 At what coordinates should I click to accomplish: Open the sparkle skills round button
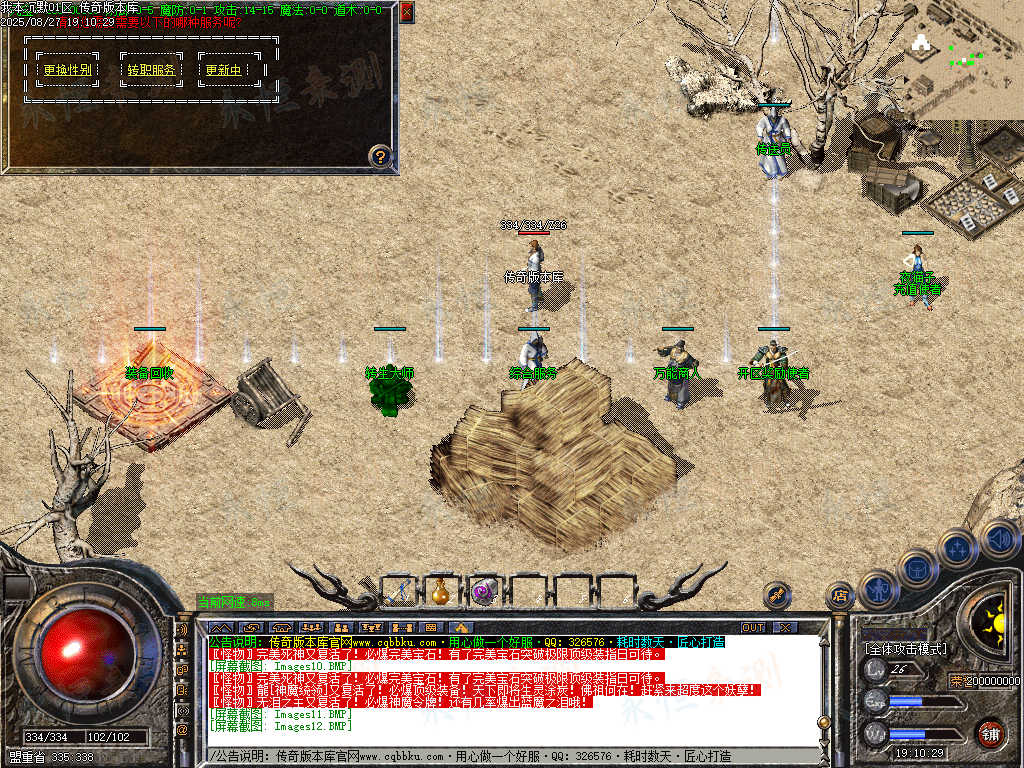[x=957, y=548]
